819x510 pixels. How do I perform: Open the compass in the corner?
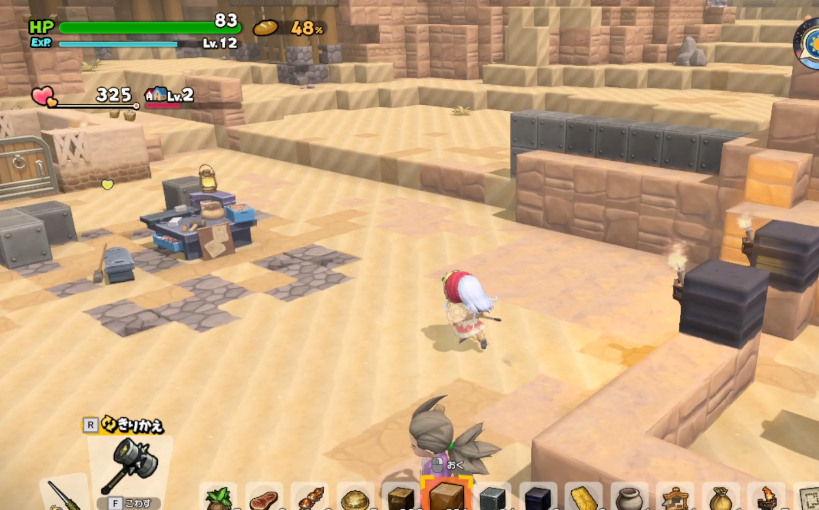tap(808, 42)
